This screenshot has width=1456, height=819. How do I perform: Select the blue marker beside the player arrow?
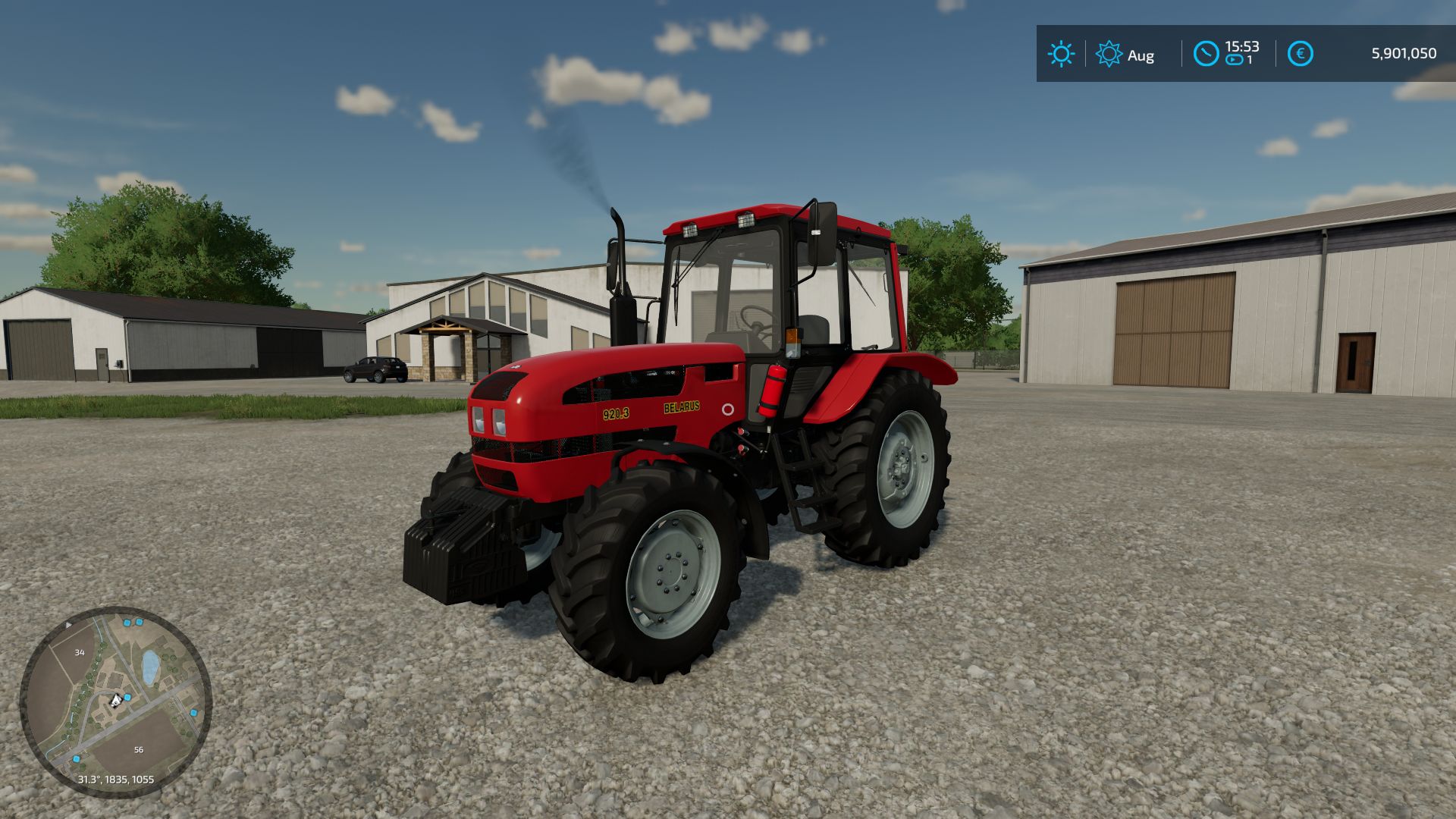127,698
